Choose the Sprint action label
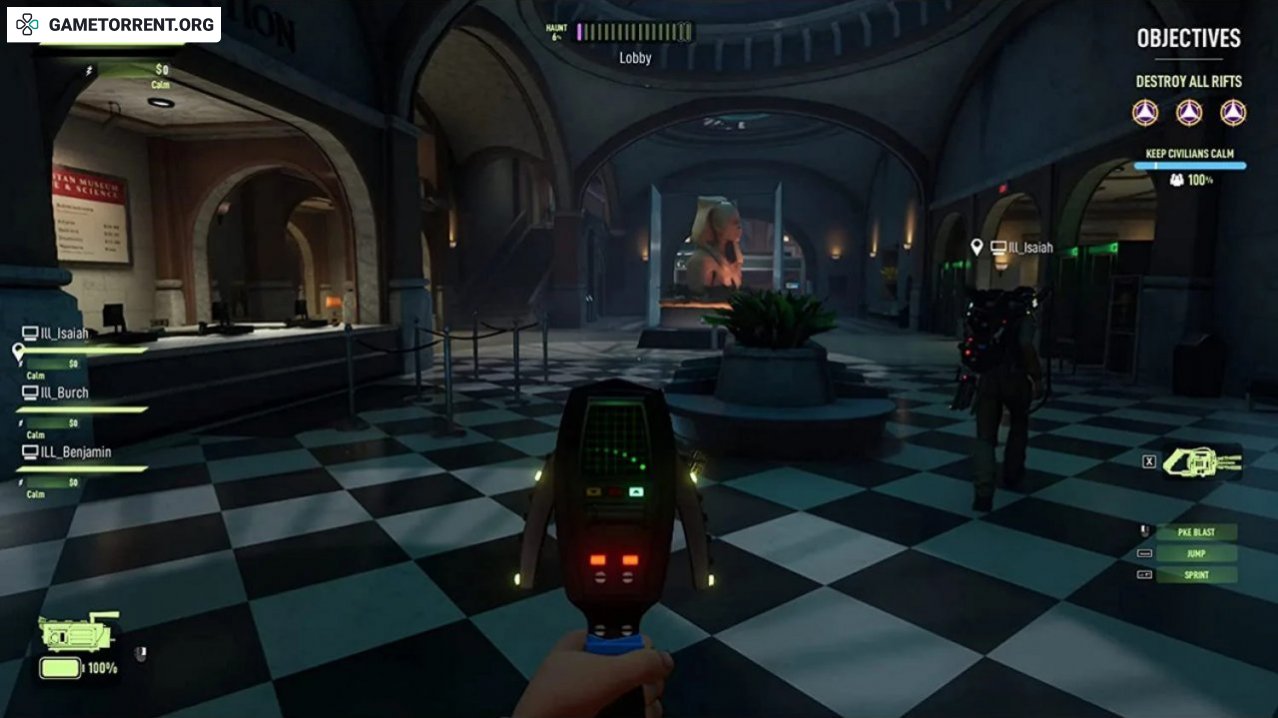The height and width of the screenshot is (718, 1278). 1196,575
